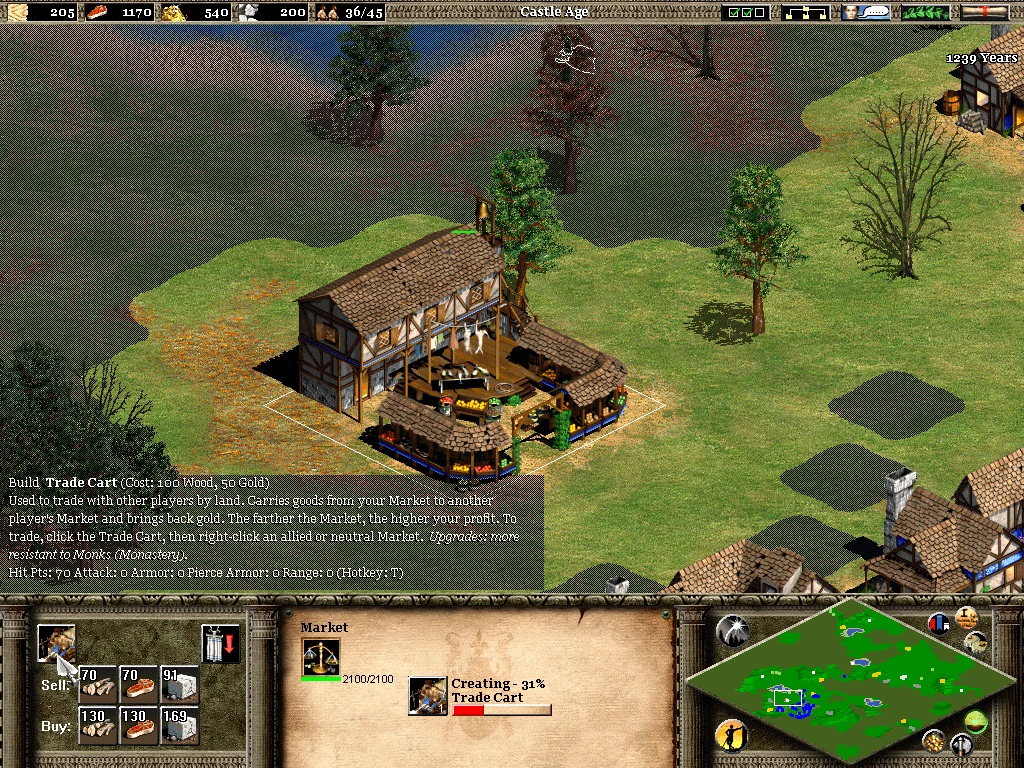Buy wood for 130 gold
The width and height of the screenshot is (1024, 768).
99,726
